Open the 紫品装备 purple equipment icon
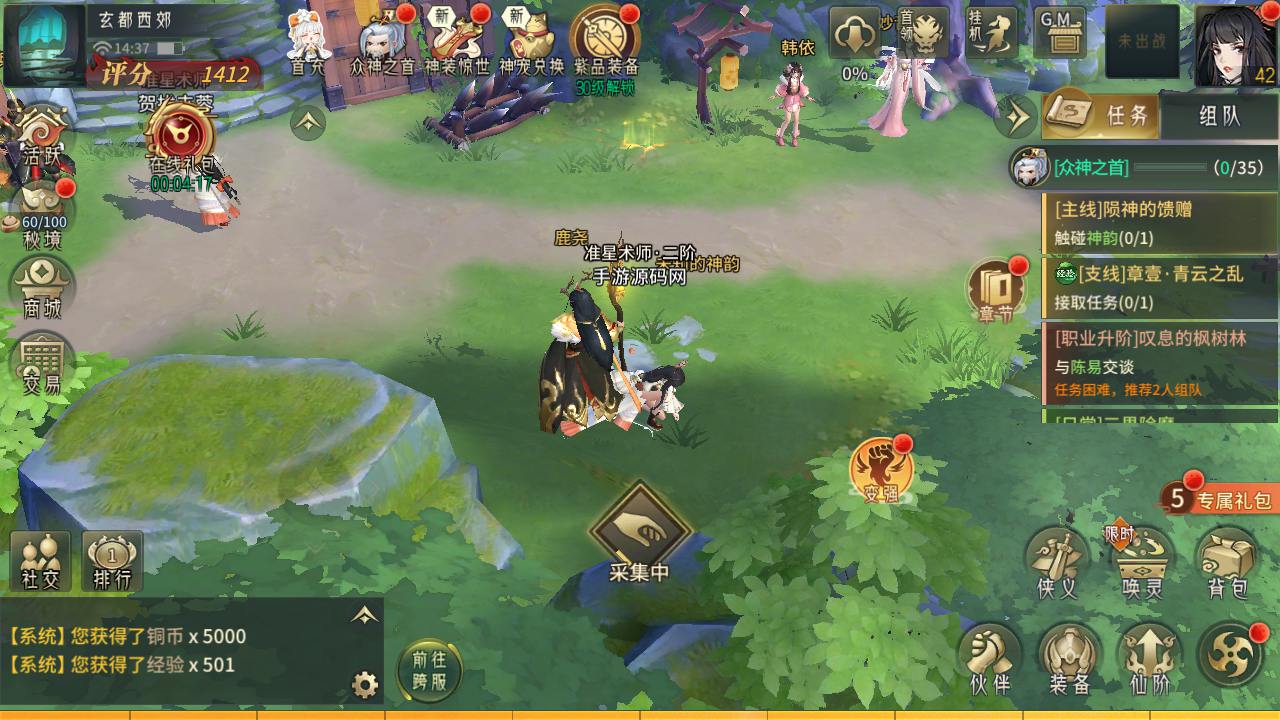1280x720 pixels. 606,42
